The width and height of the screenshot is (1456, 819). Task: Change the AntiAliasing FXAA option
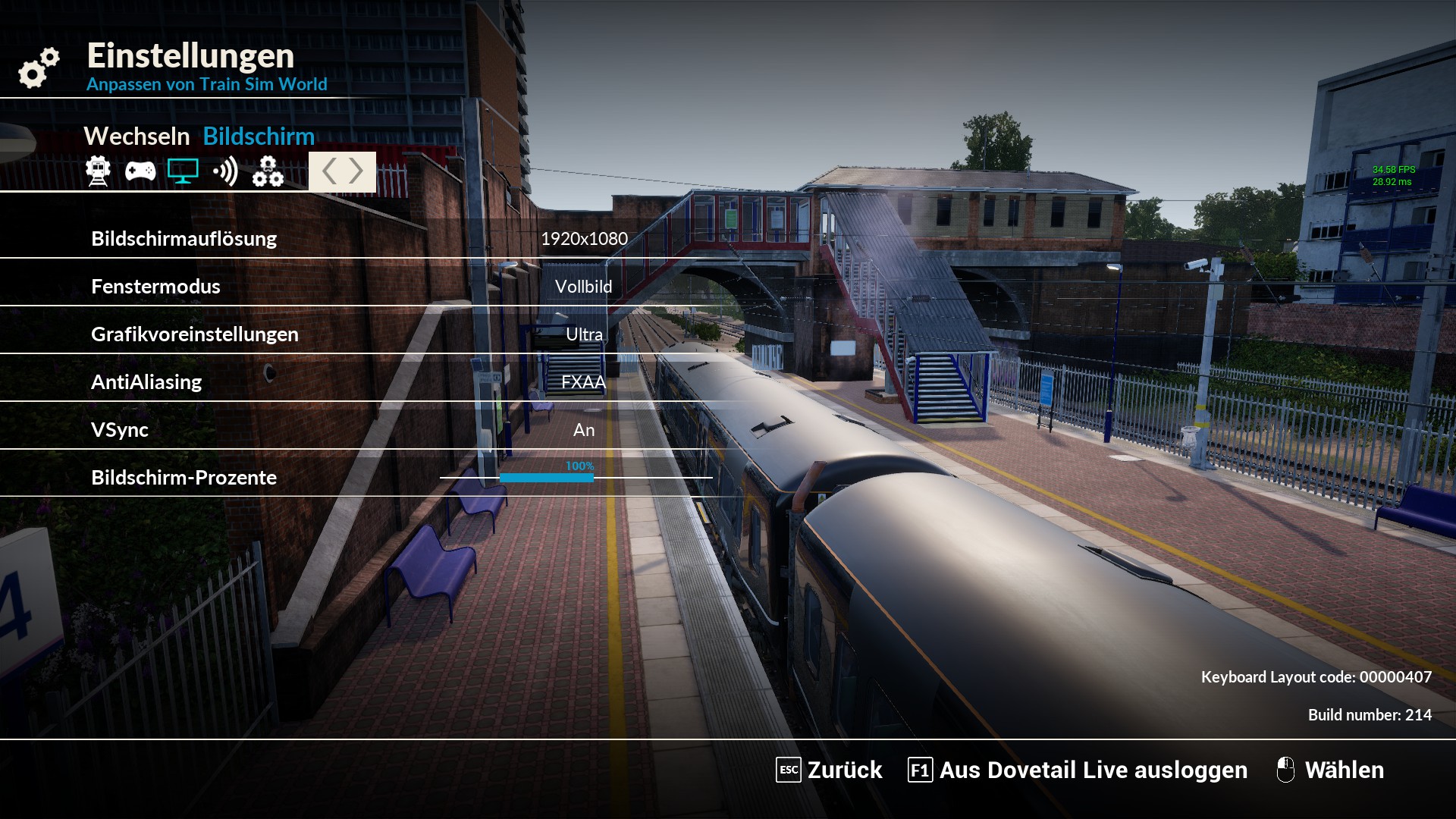coord(583,382)
